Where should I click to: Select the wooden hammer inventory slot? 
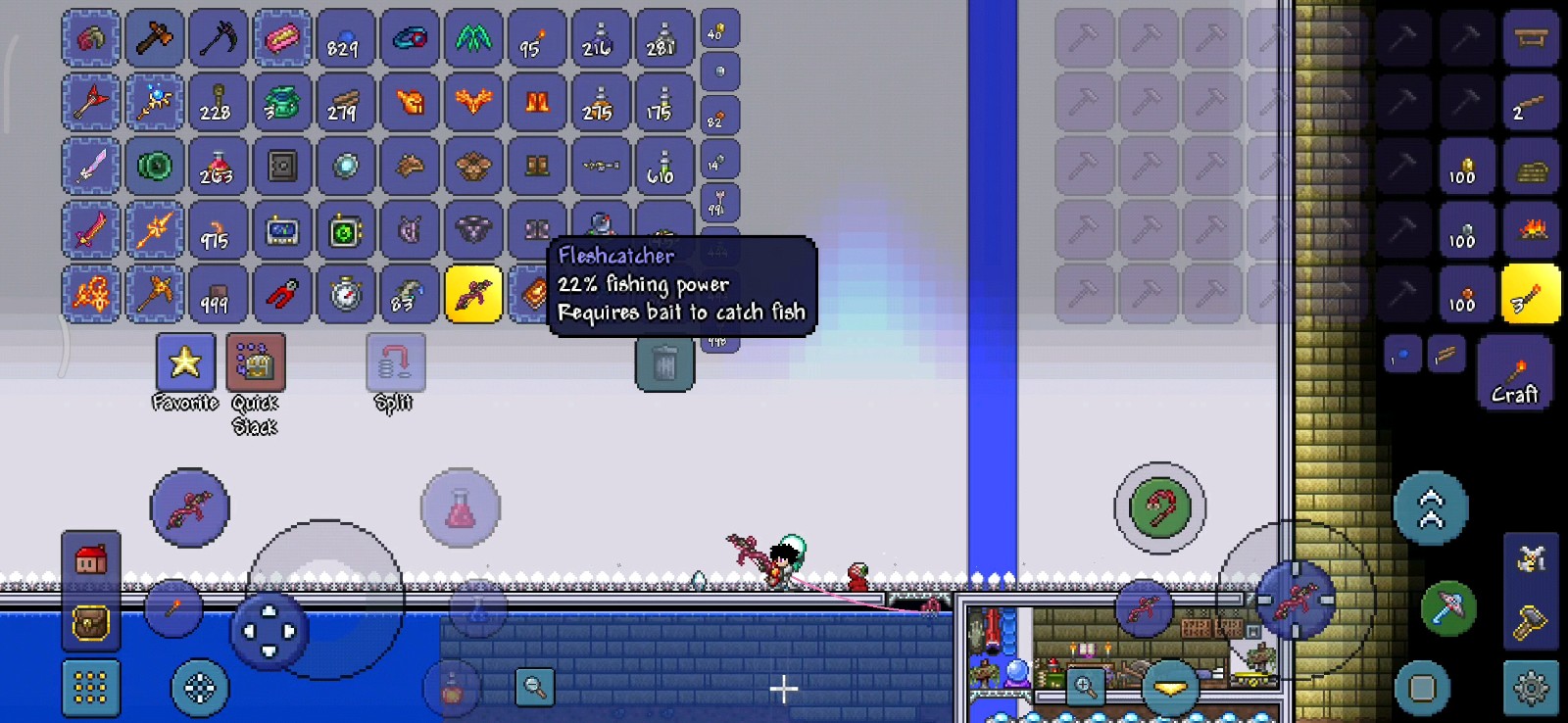[x=155, y=39]
